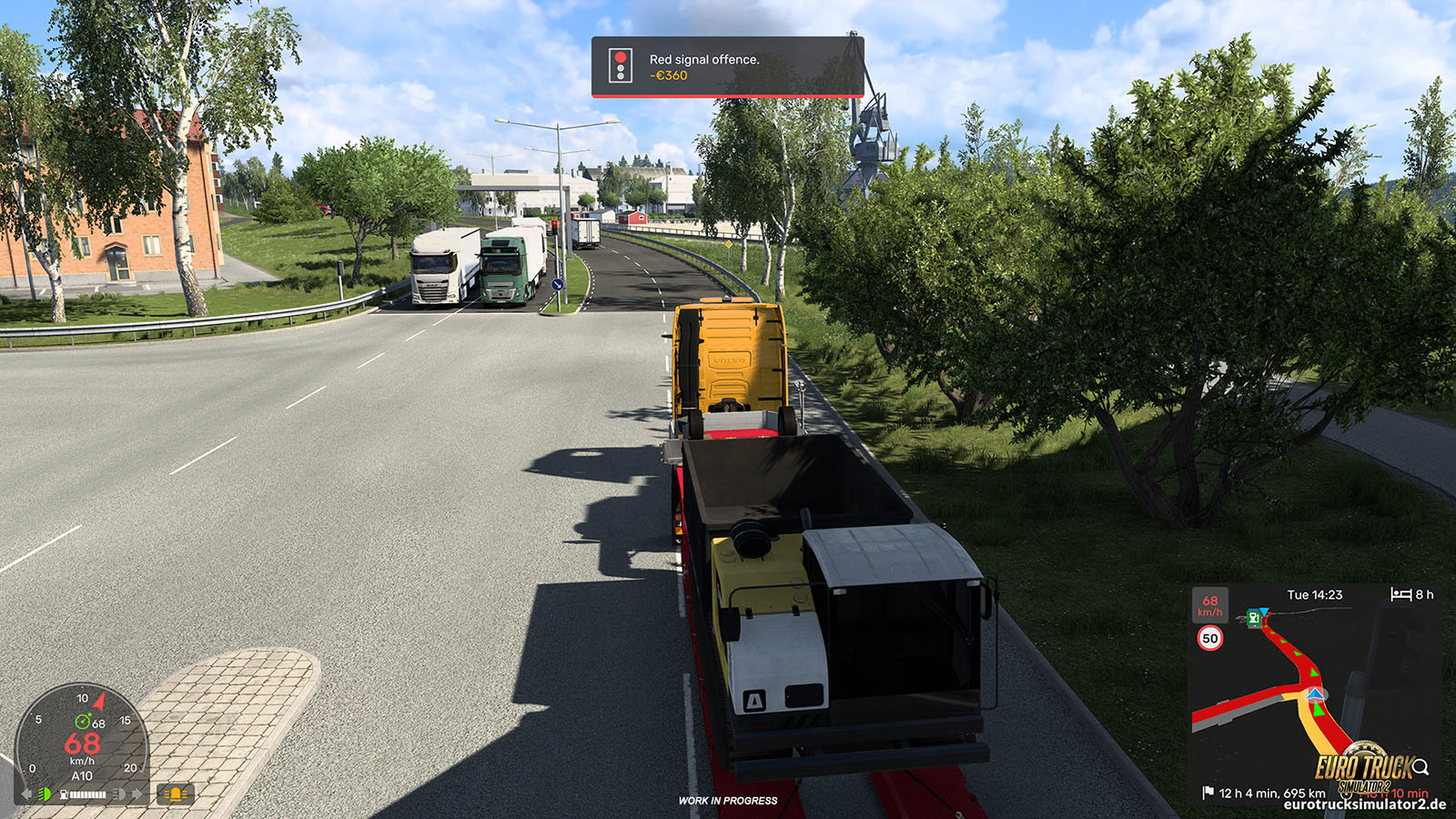Click the magnifier zoom icon on the GPS map
Viewport: 1456px width, 819px height.
click(1421, 767)
